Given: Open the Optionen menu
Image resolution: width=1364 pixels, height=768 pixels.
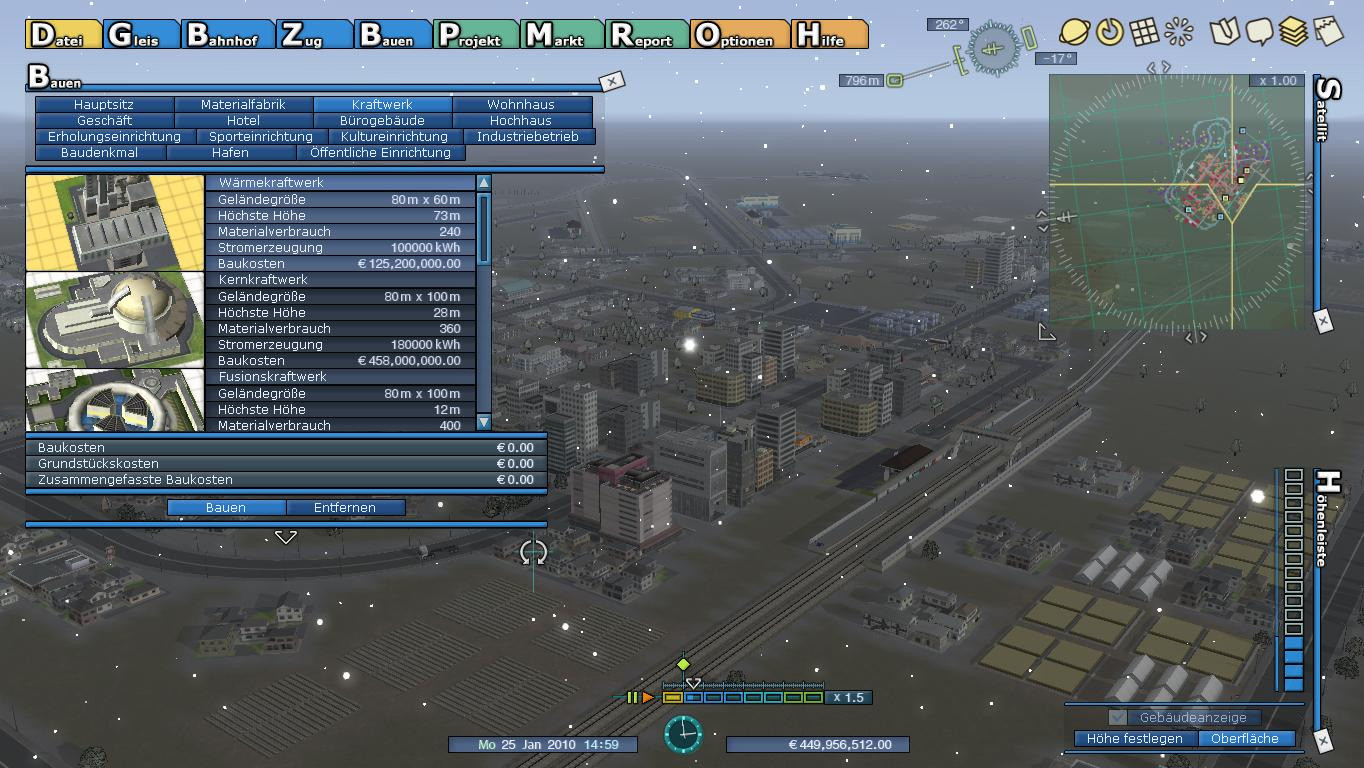Looking at the screenshot, I should pos(738,35).
